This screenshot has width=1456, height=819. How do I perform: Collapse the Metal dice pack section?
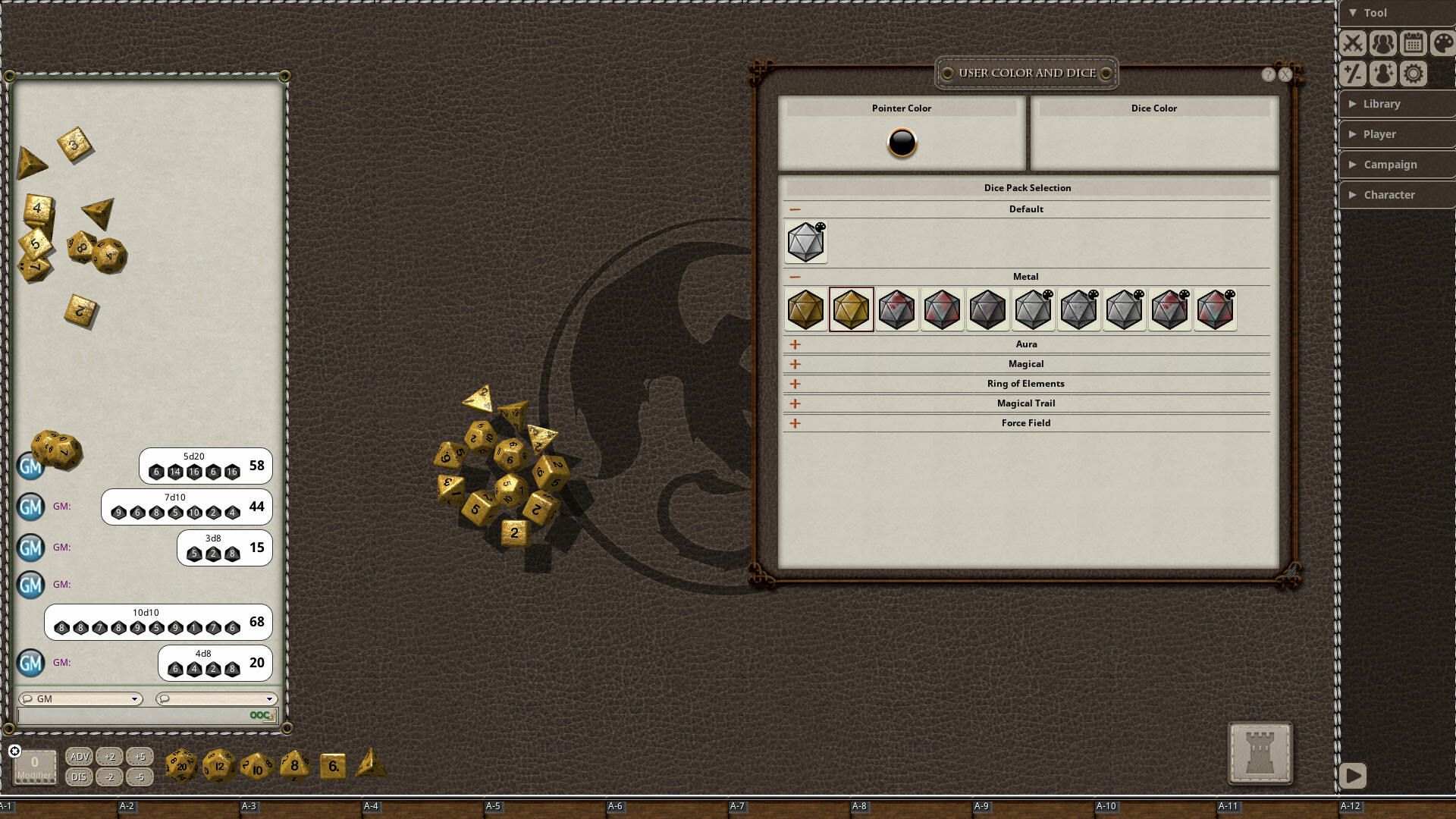pos(795,276)
